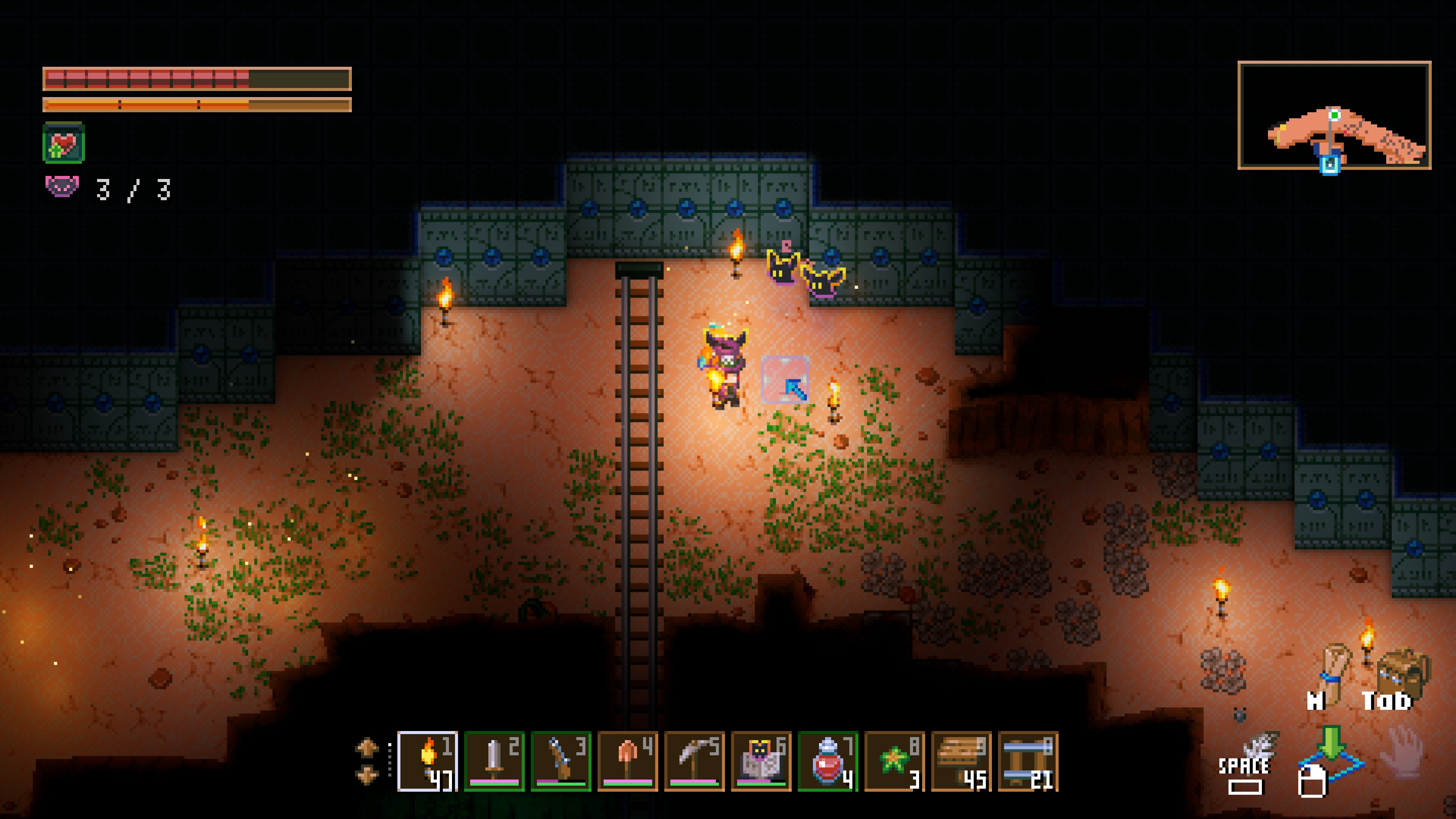Select the wooden sign hotbar slot
The width and height of the screenshot is (1456, 819).
point(961,761)
